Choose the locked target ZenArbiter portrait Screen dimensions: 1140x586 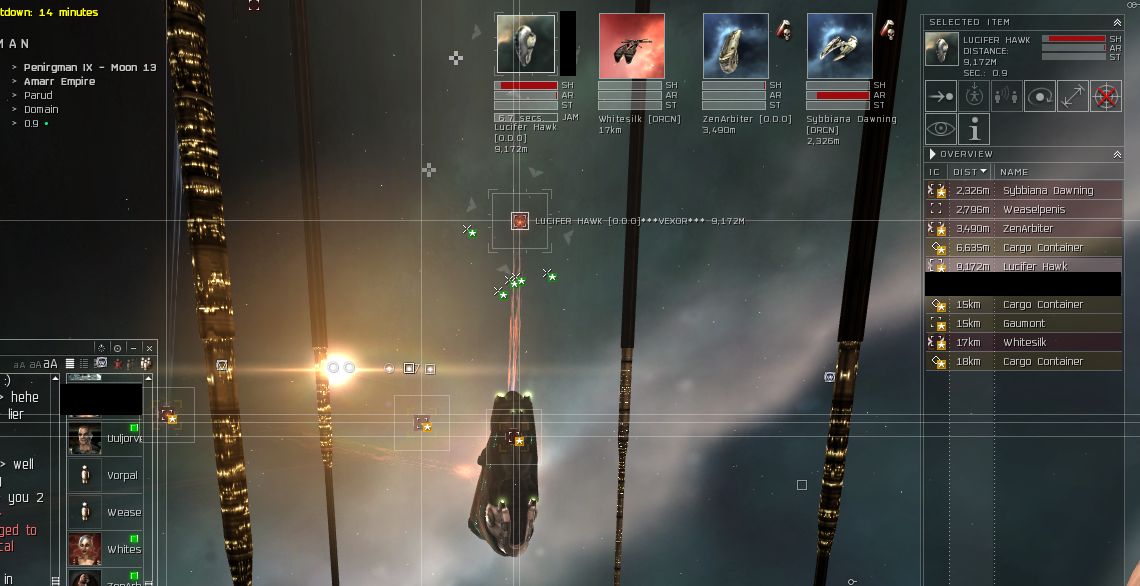pos(735,45)
